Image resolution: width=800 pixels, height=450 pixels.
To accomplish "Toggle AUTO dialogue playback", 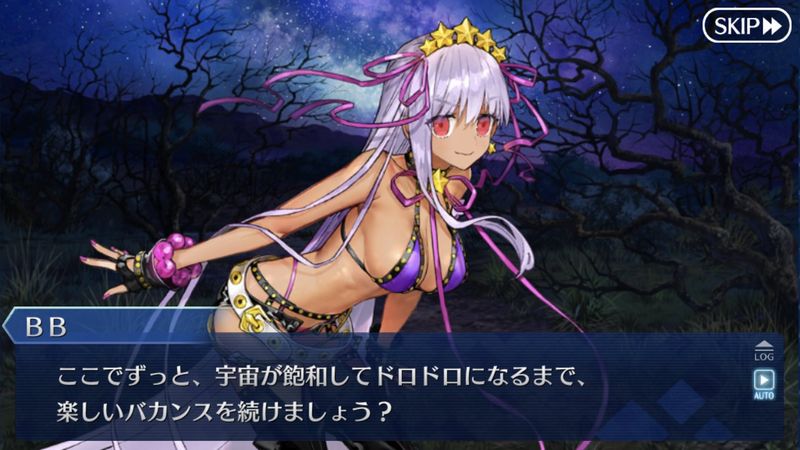I will pyautogui.click(x=762, y=385).
